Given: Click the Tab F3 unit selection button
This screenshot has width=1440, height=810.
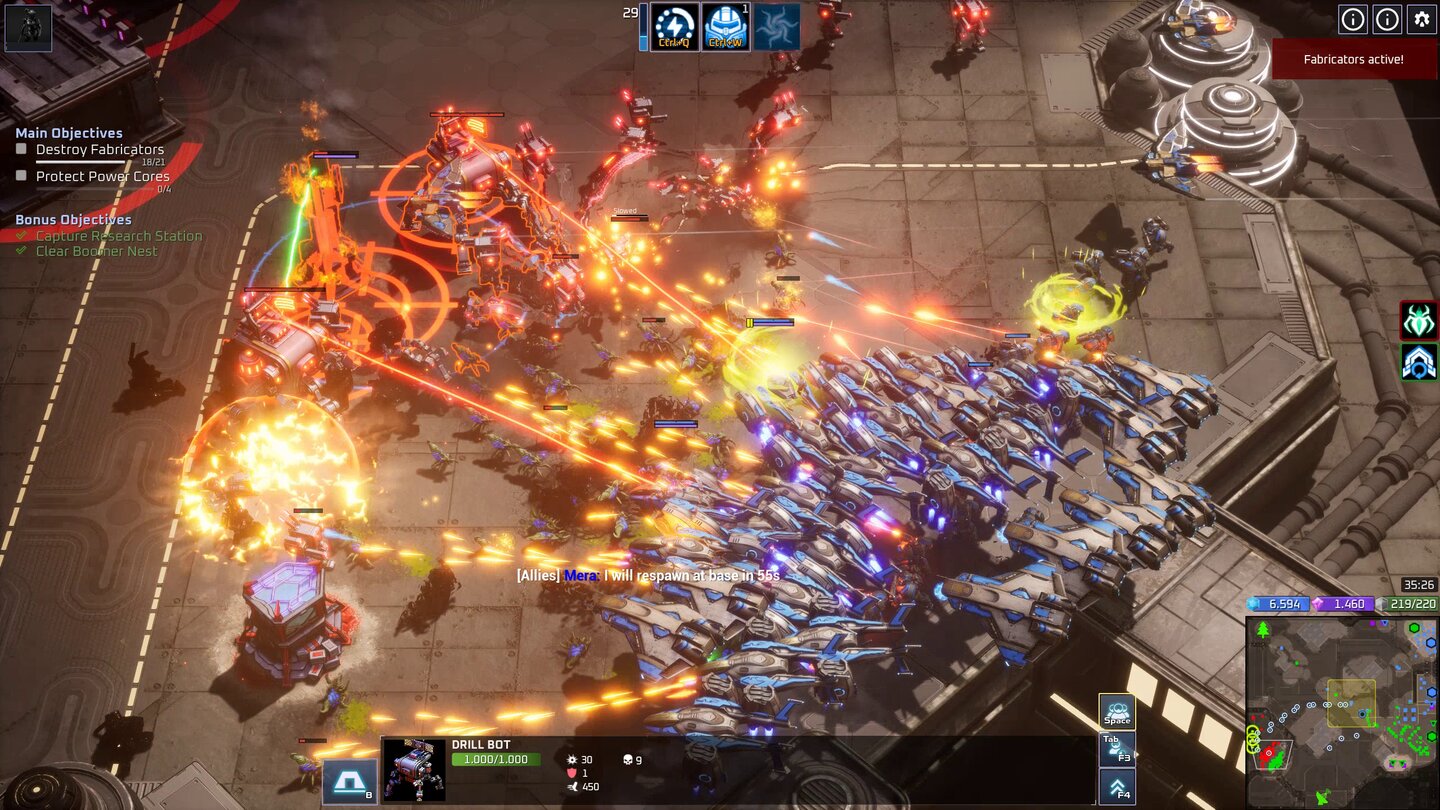Looking at the screenshot, I should tap(1117, 749).
